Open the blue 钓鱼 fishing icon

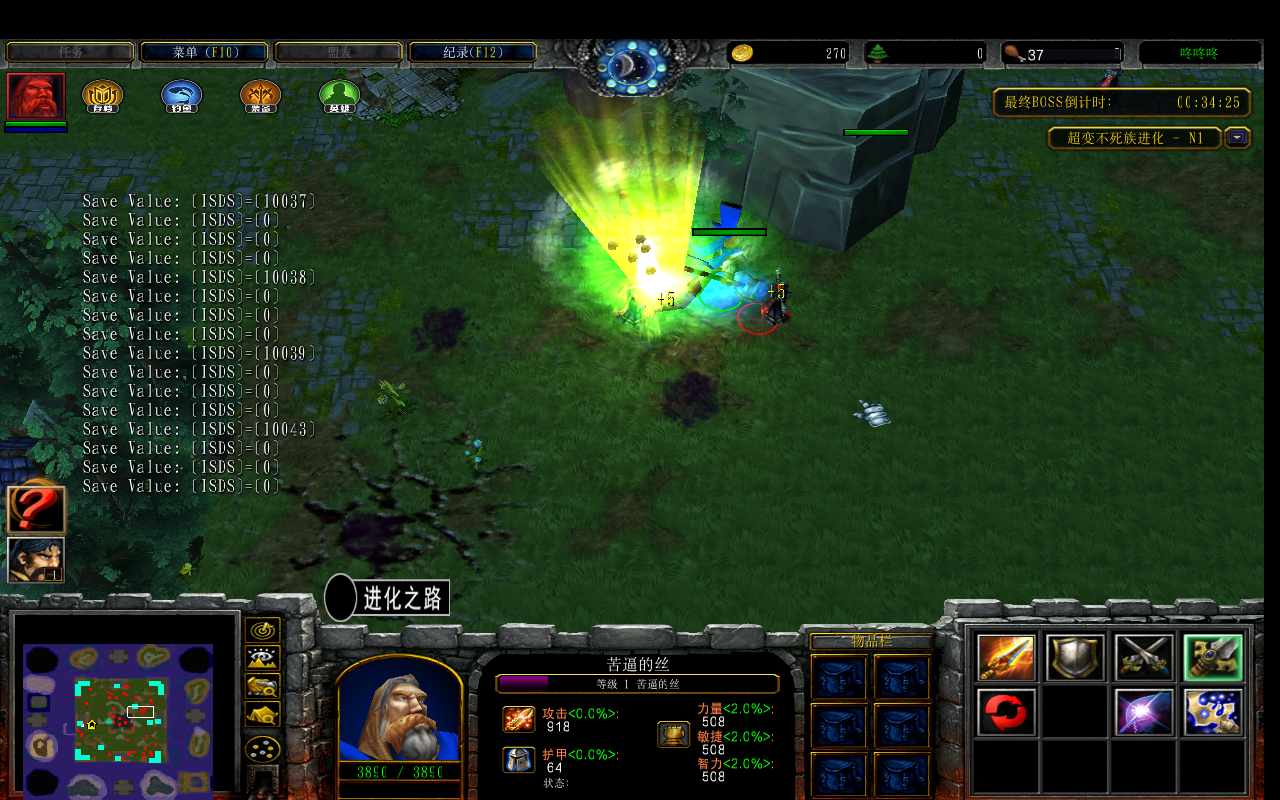click(182, 96)
